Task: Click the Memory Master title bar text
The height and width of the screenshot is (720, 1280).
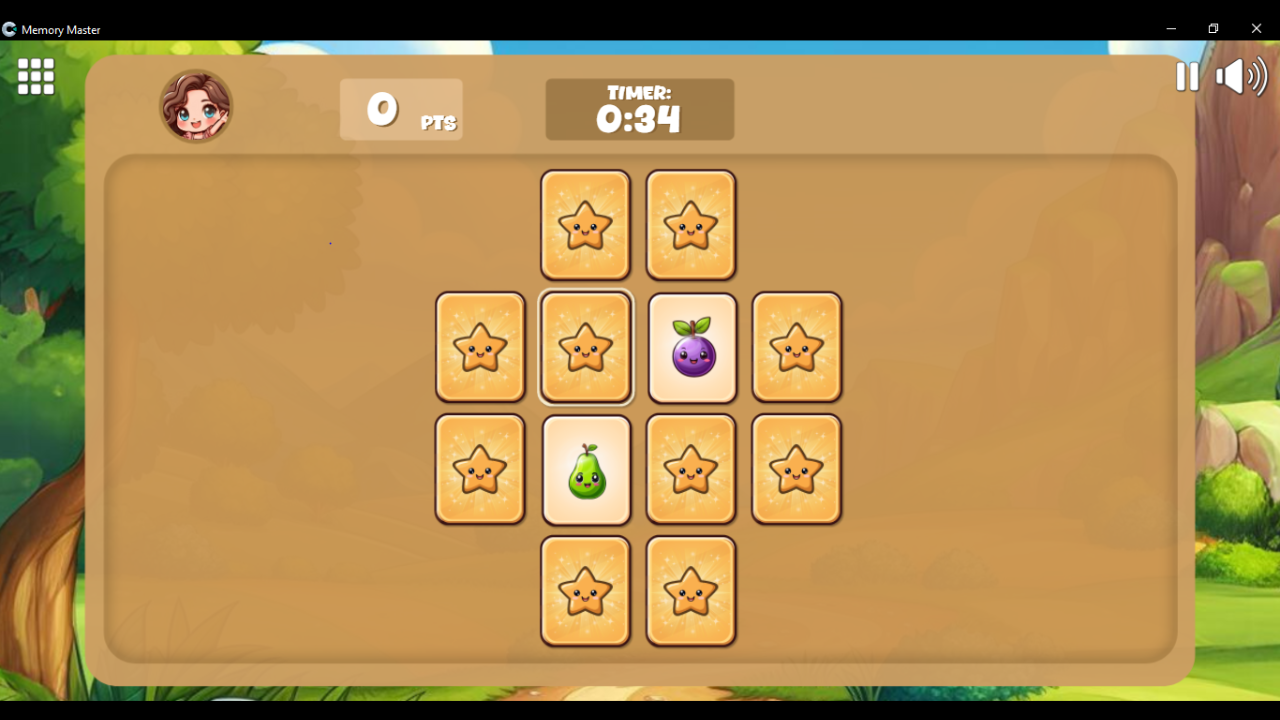Action: pyautogui.click(x=61, y=29)
